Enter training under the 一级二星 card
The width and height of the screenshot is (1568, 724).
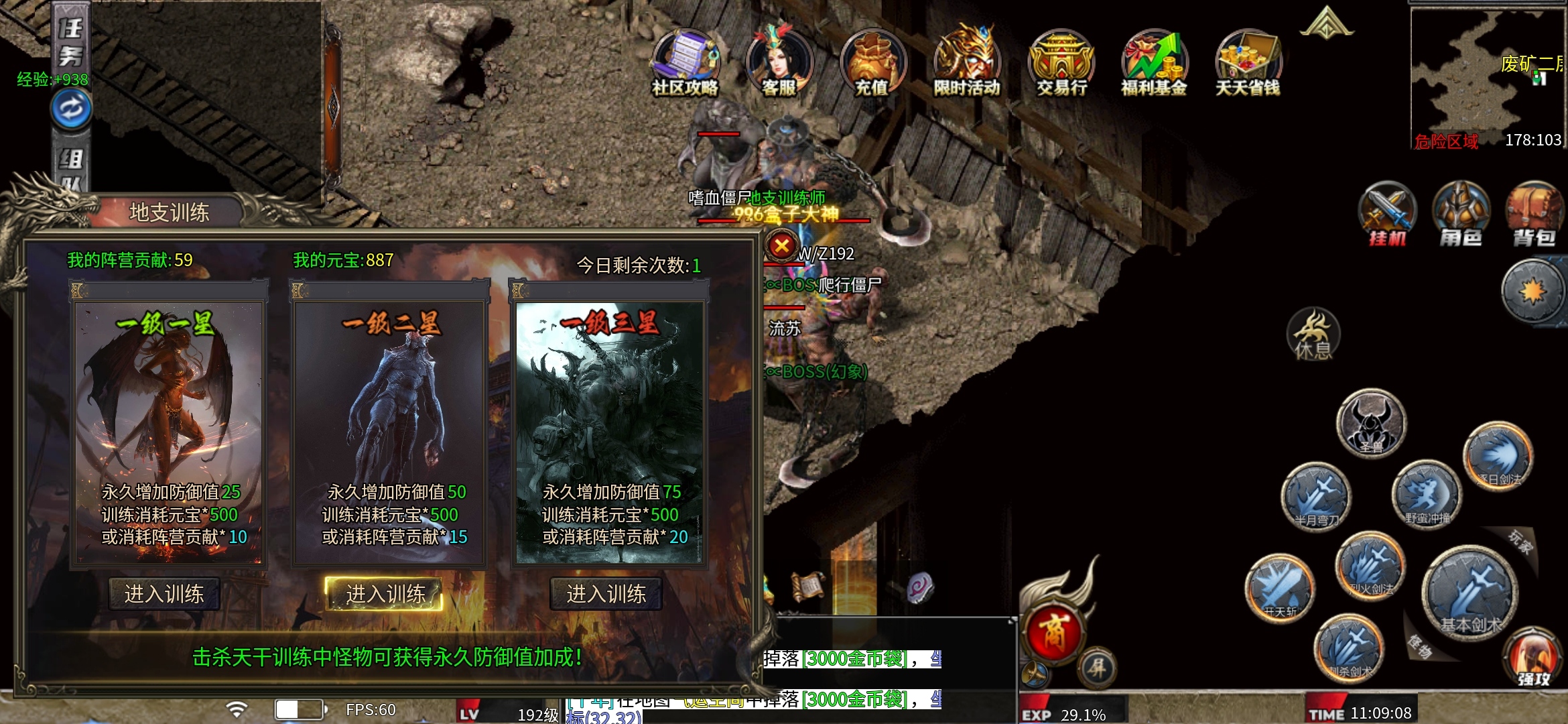[x=385, y=594]
